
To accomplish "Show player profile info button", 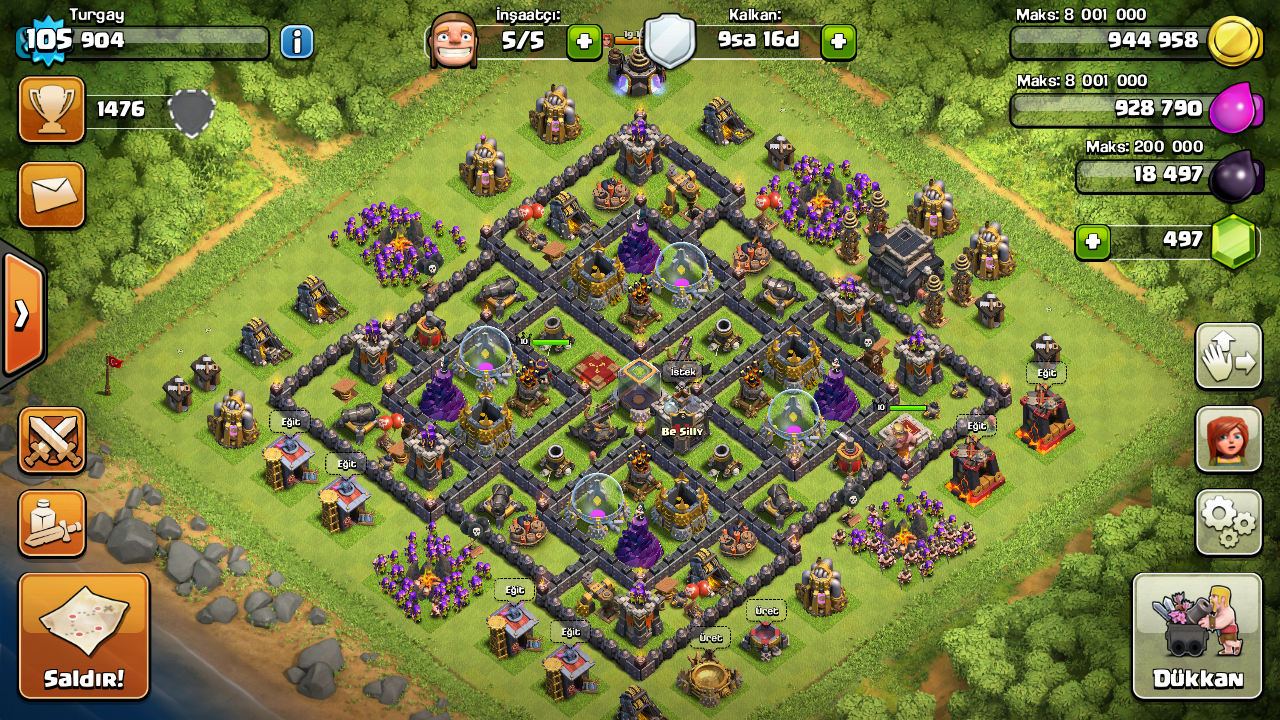I will click(297, 42).
